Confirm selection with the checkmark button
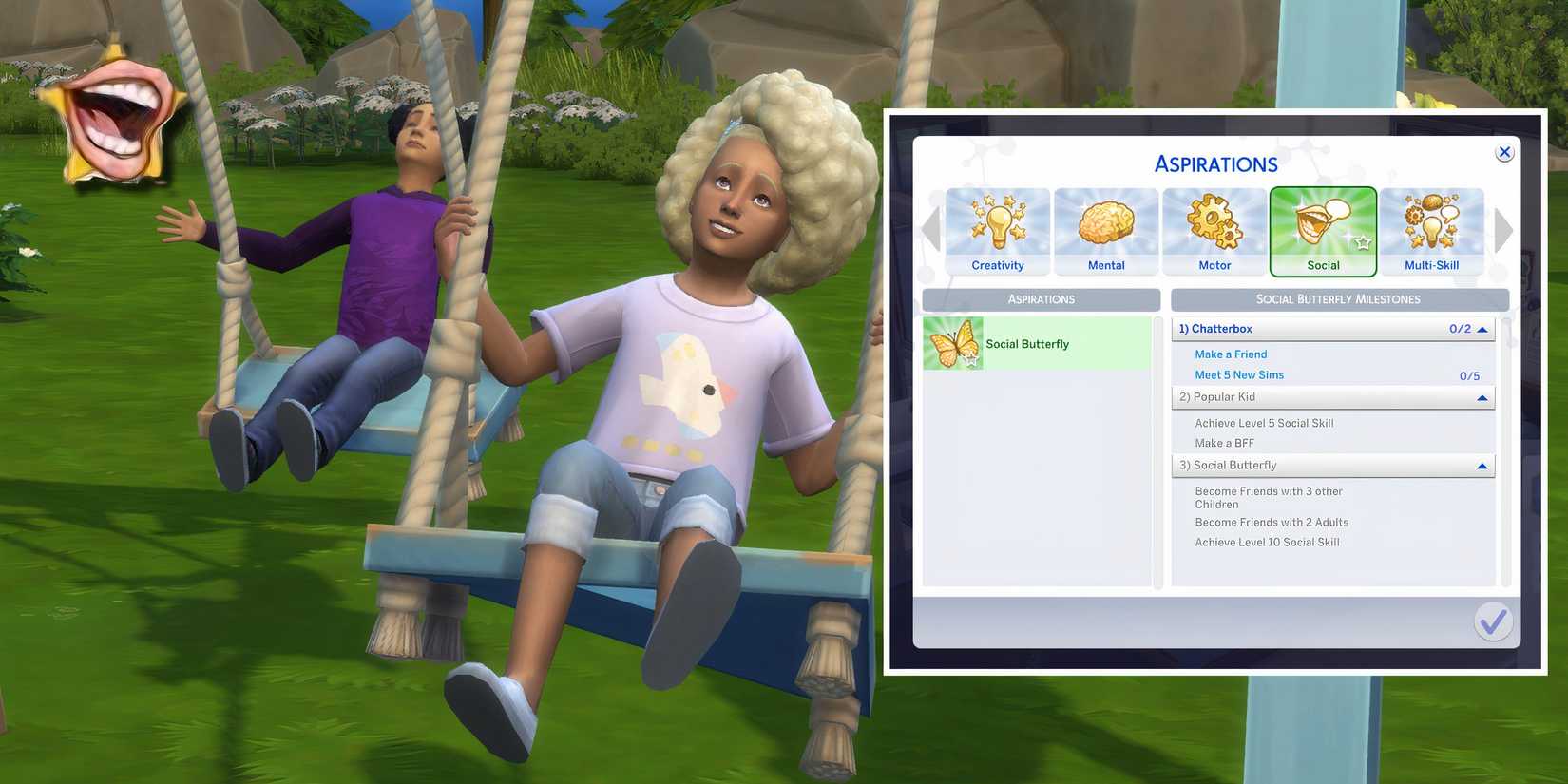This screenshot has height=784, width=1568. coord(1492,621)
